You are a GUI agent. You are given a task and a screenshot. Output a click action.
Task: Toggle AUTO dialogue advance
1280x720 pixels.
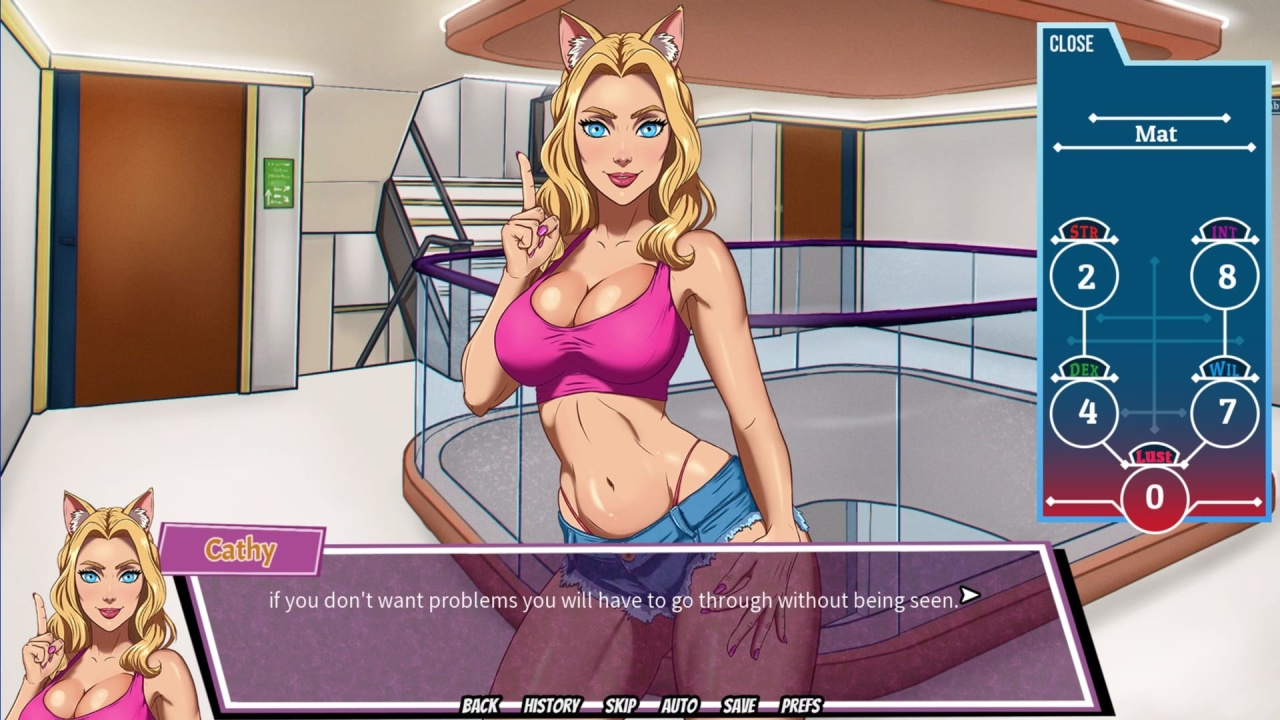[679, 705]
